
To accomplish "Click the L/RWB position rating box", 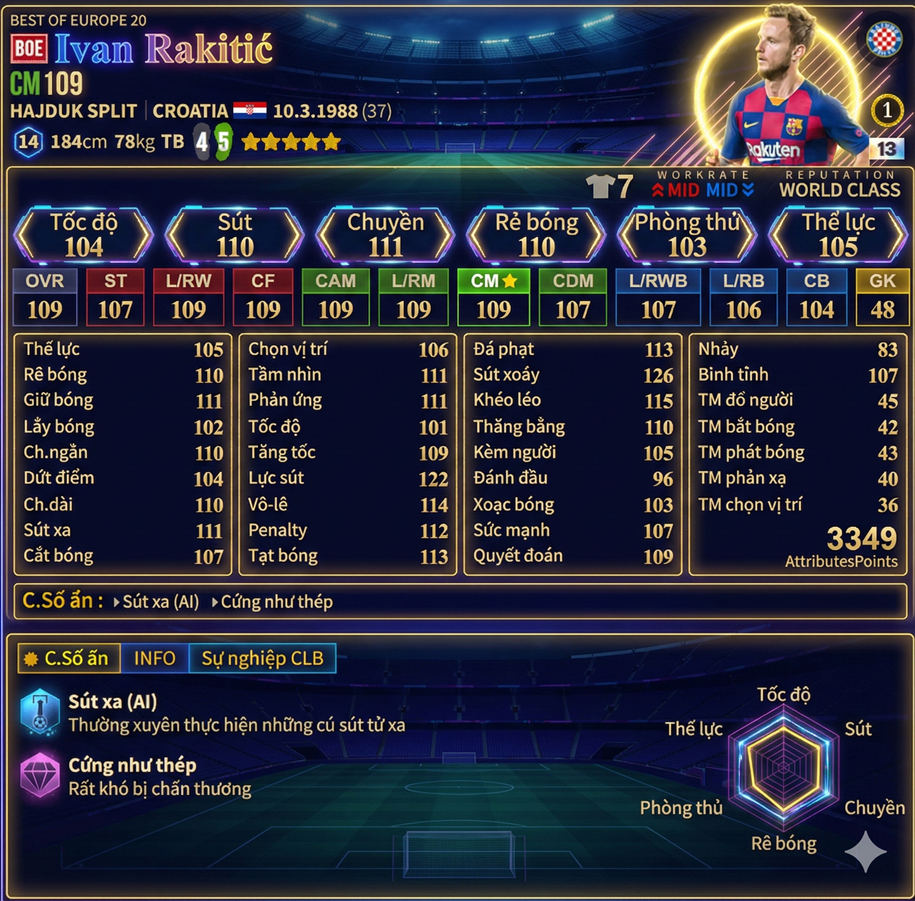I will [658, 297].
